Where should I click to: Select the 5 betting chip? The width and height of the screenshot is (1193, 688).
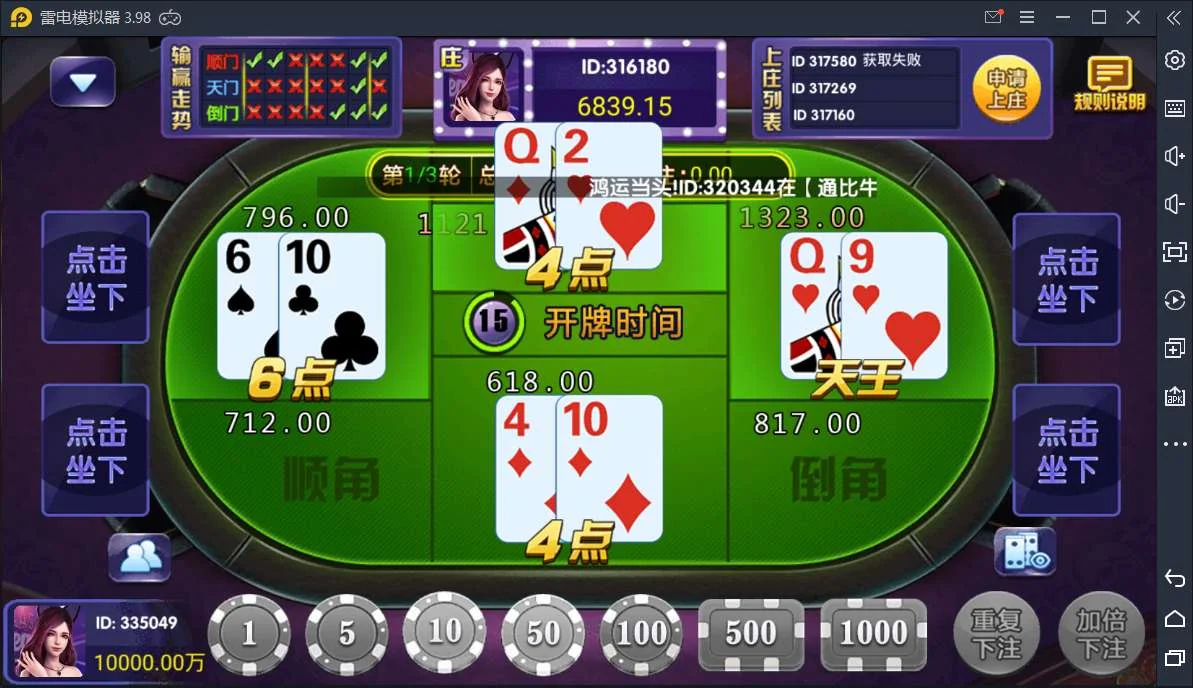(346, 634)
